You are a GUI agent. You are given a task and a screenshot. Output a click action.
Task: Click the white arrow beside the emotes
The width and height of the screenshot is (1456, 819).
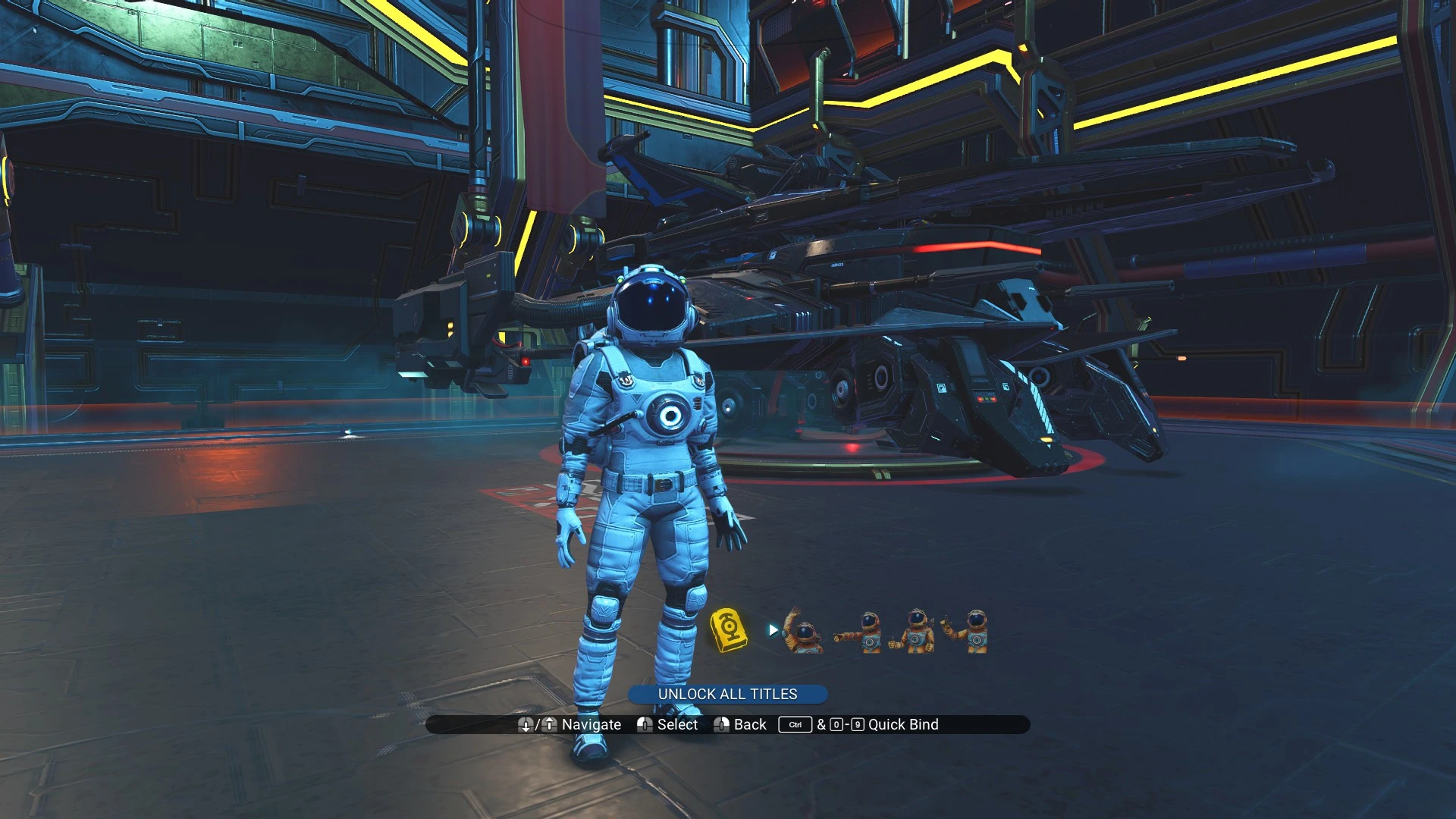(x=773, y=629)
